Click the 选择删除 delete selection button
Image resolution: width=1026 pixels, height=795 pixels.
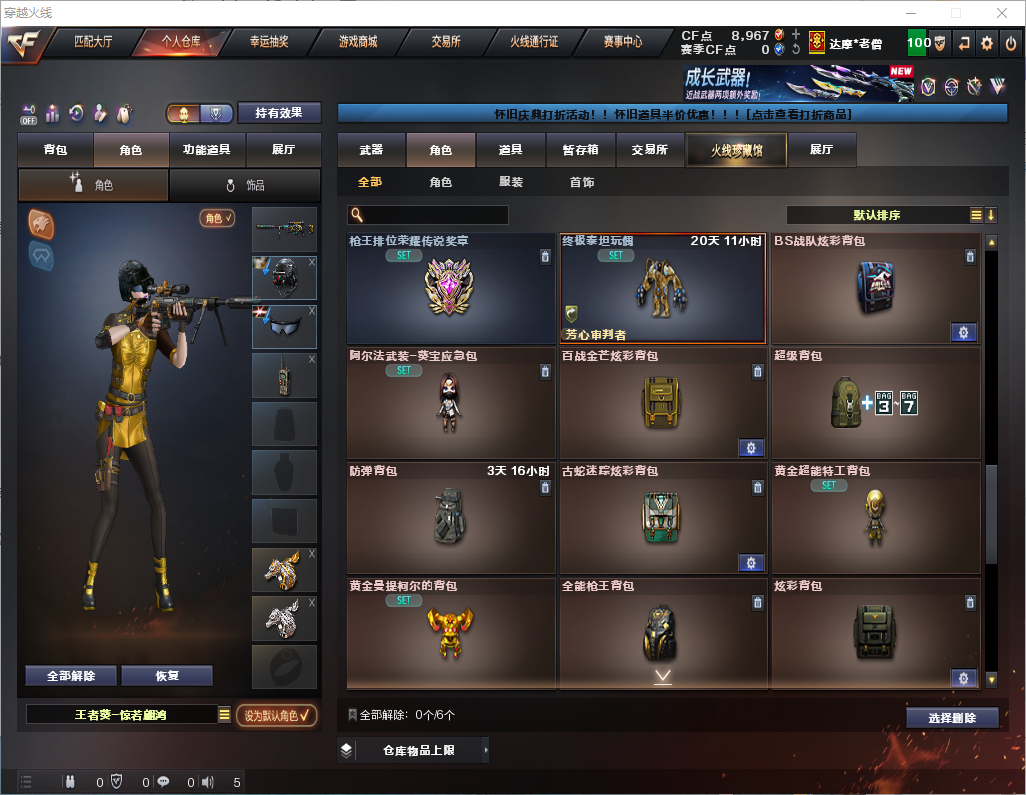click(x=952, y=718)
